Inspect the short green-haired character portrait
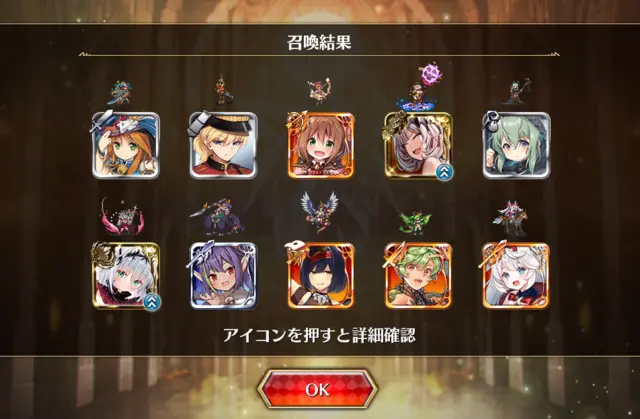Viewport: 640px width, 419px height. click(x=418, y=275)
